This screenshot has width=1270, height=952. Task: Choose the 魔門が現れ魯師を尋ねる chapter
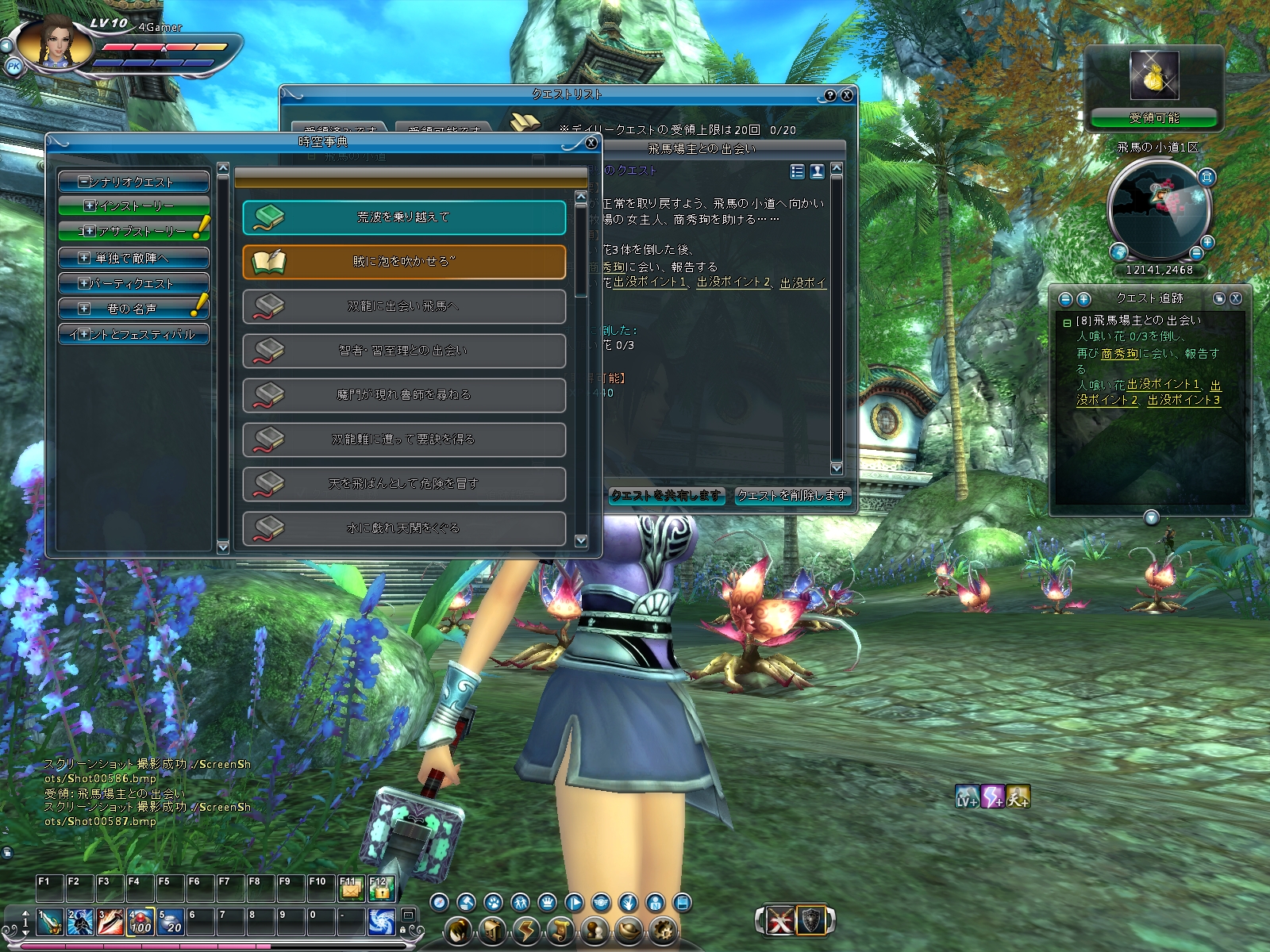tap(404, 395)
